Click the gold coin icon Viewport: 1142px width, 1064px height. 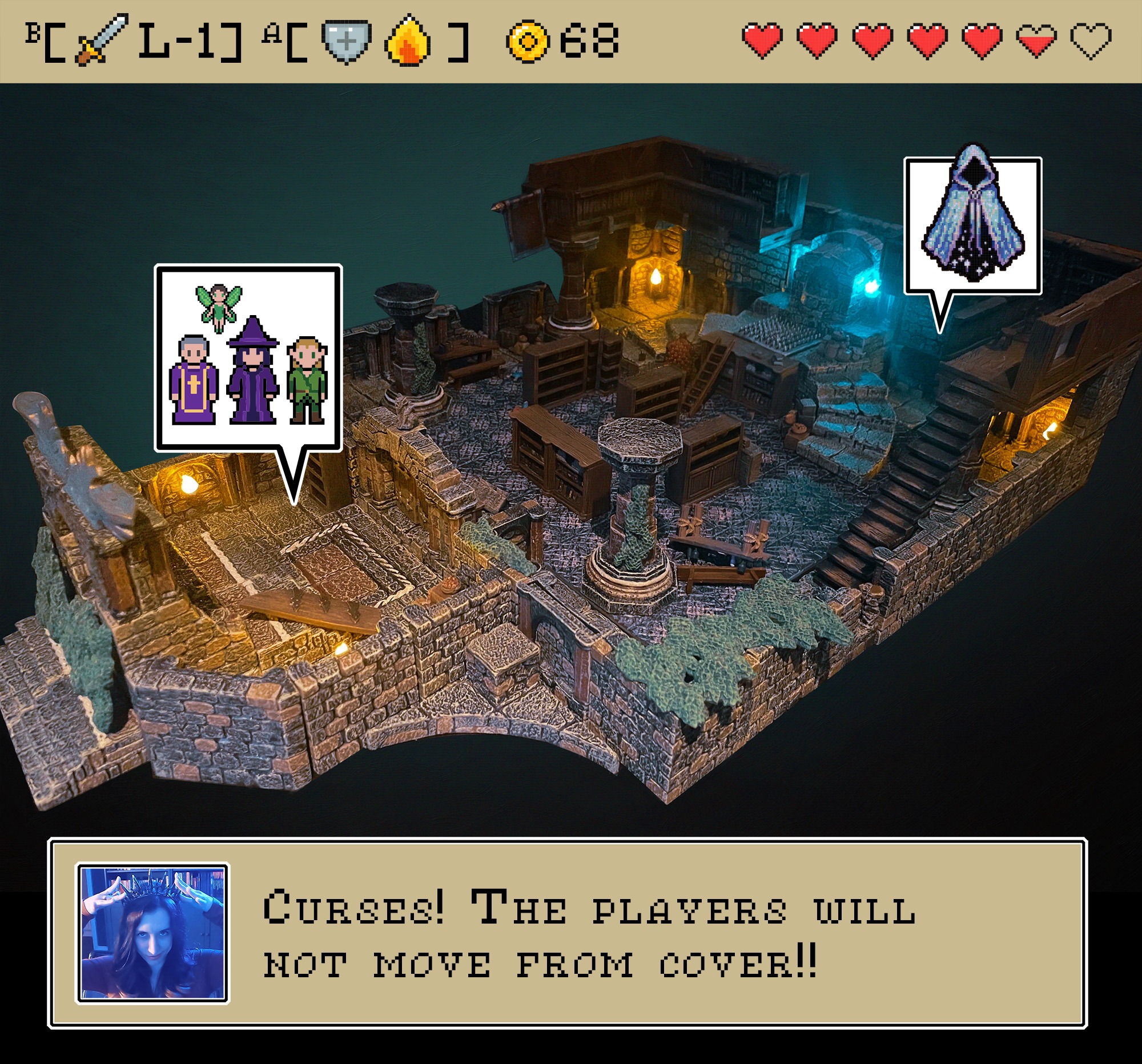point(528,40)
